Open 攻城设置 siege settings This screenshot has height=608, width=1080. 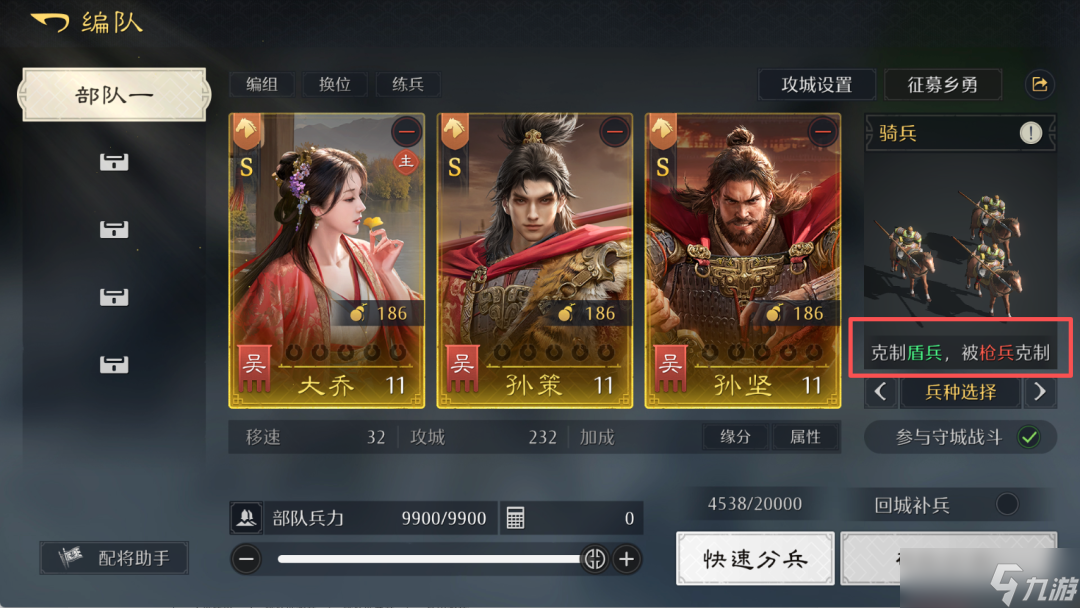816,85
